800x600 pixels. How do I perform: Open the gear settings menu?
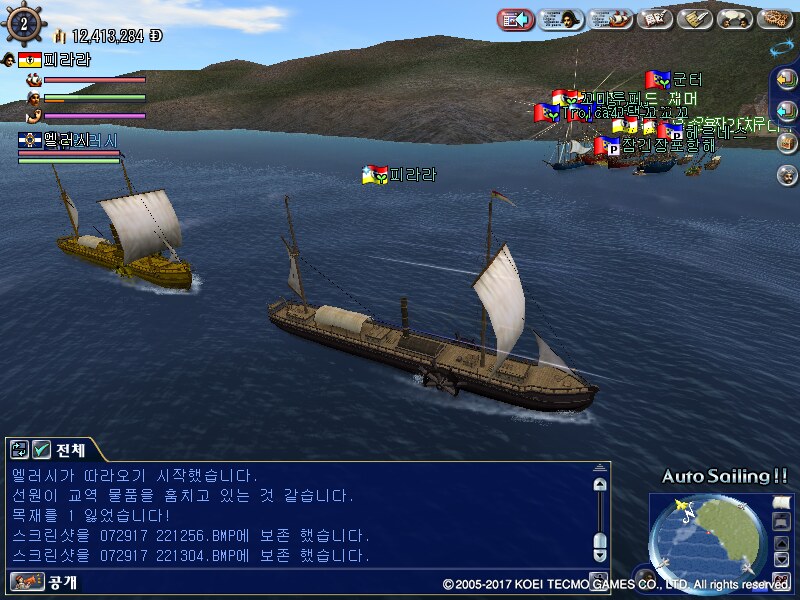[x=775, y=19]
